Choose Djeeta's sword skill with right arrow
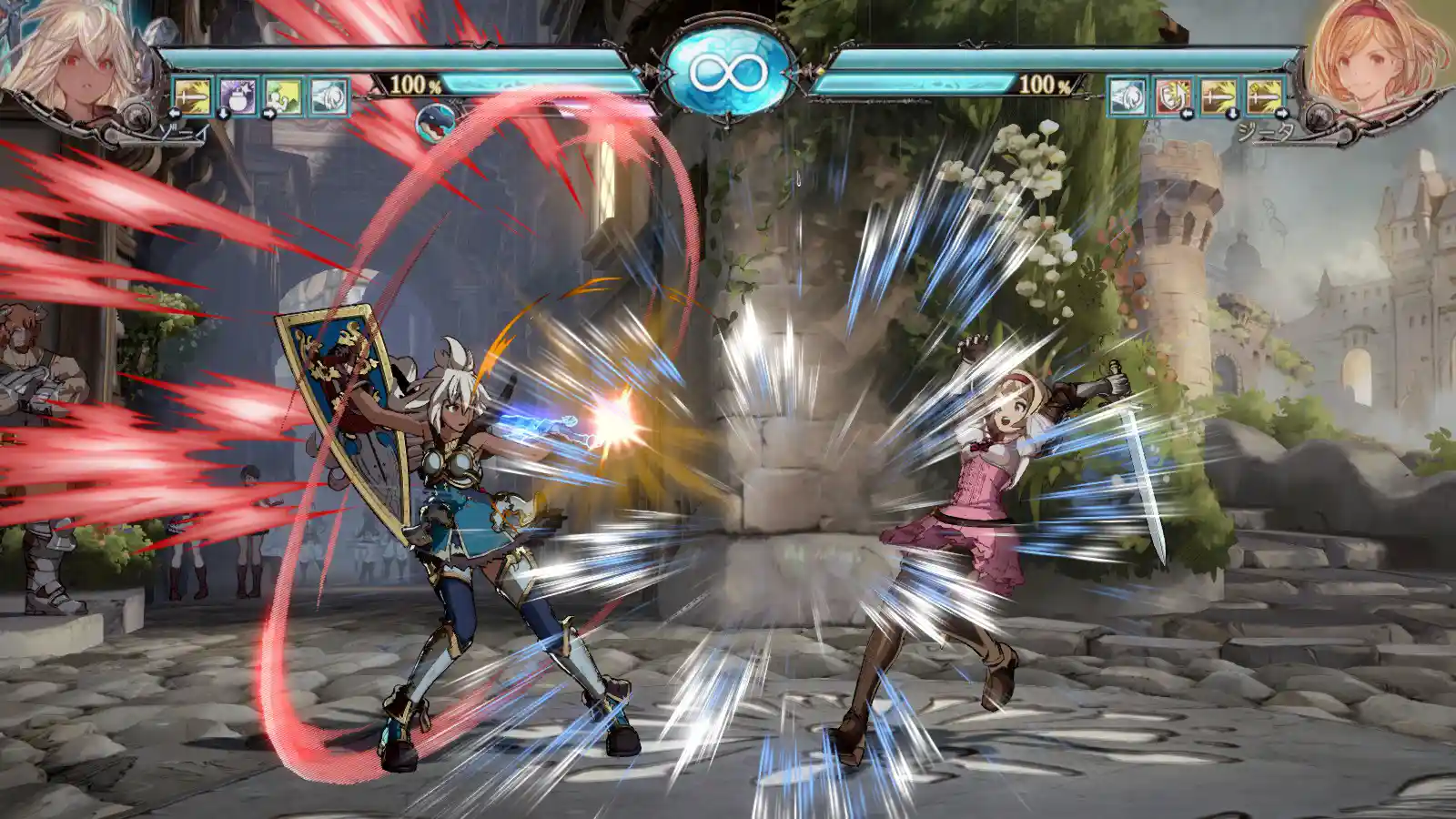 (1264, 96)
